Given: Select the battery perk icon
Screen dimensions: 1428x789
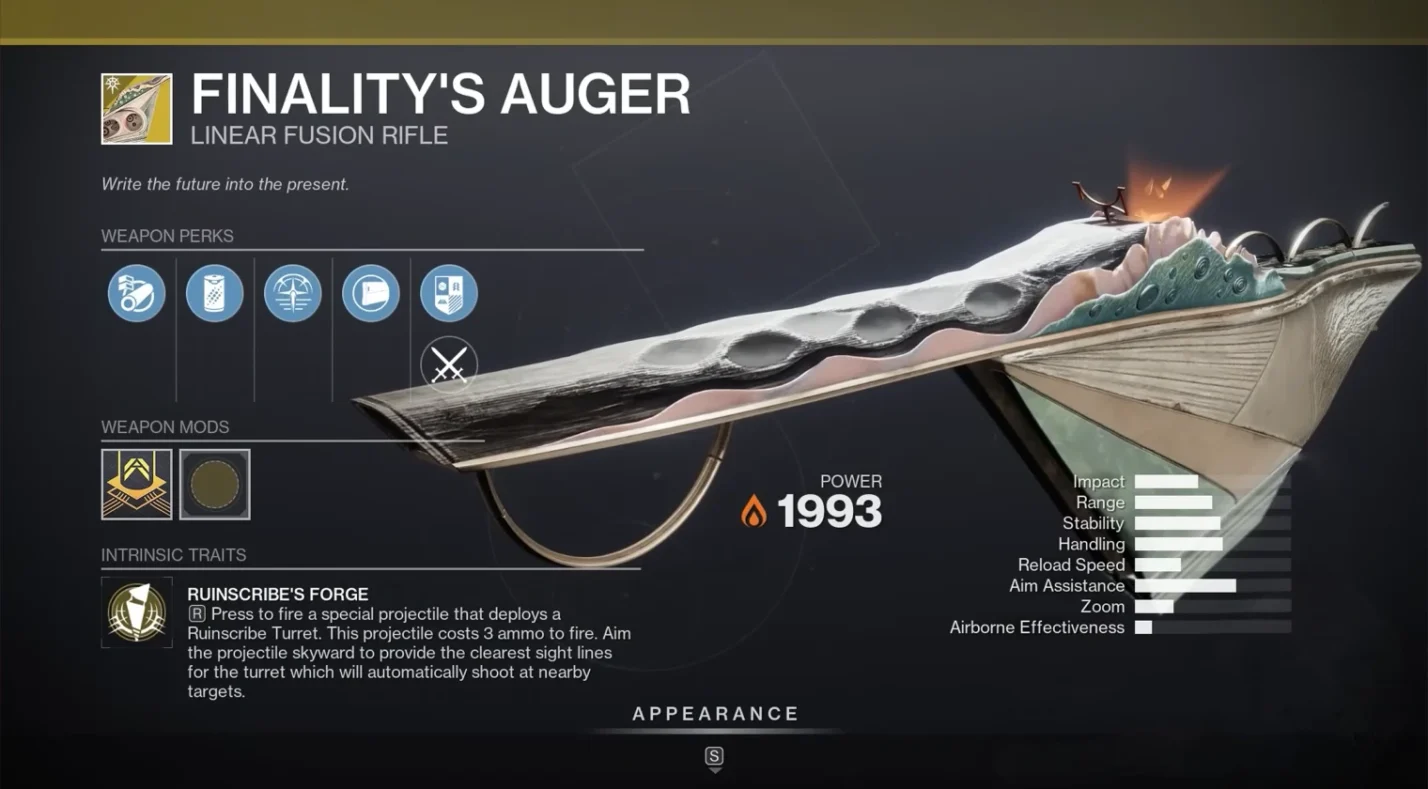Looking at the screenshot, I should 215,293.
